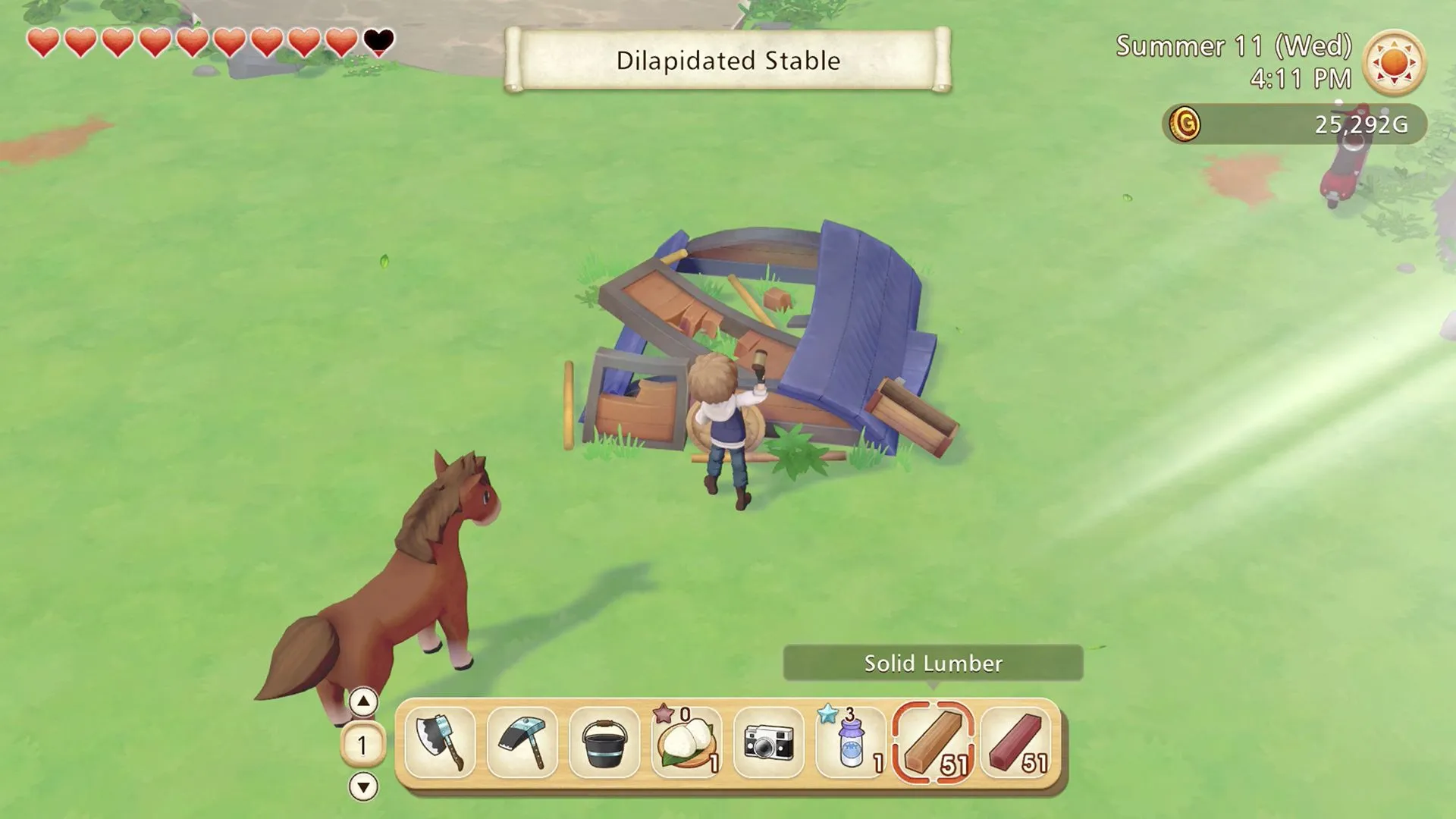Select the axe tool slot
This screenshot has height=819, width=1456.
(440, 742)
